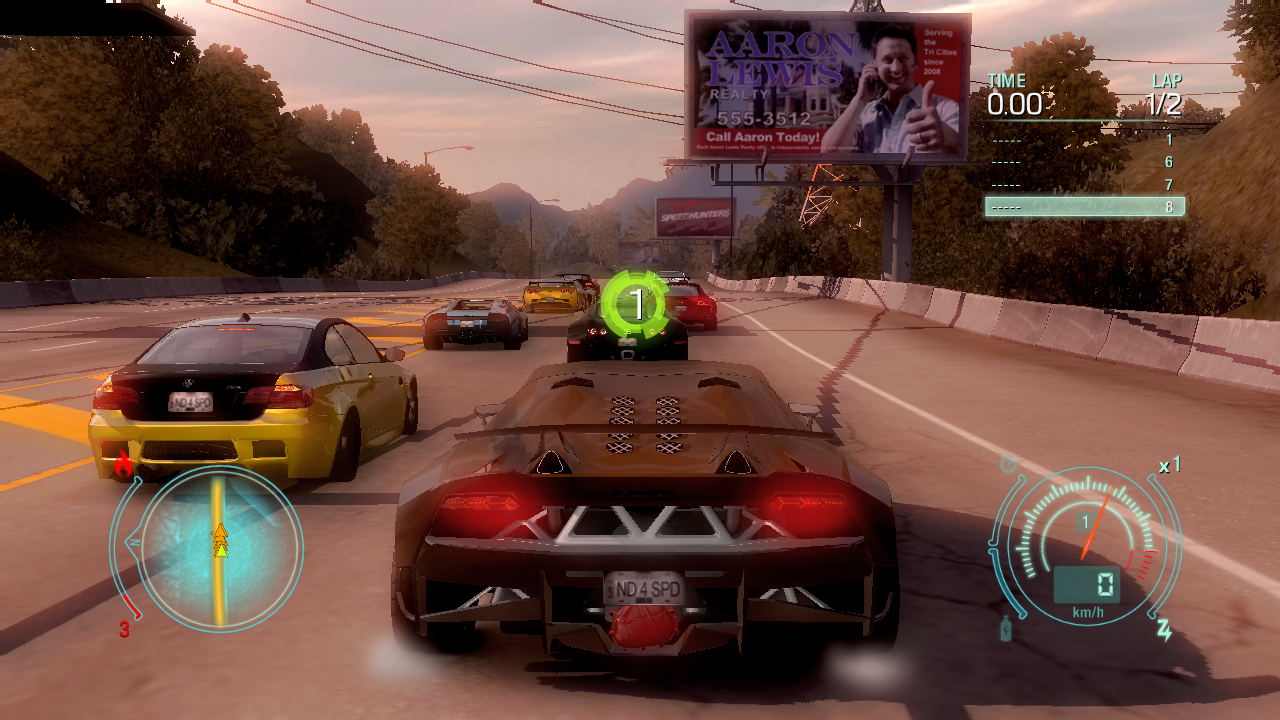
Task: Click the lightning bolt icon by the speedometer
Action: [1164, 630]
